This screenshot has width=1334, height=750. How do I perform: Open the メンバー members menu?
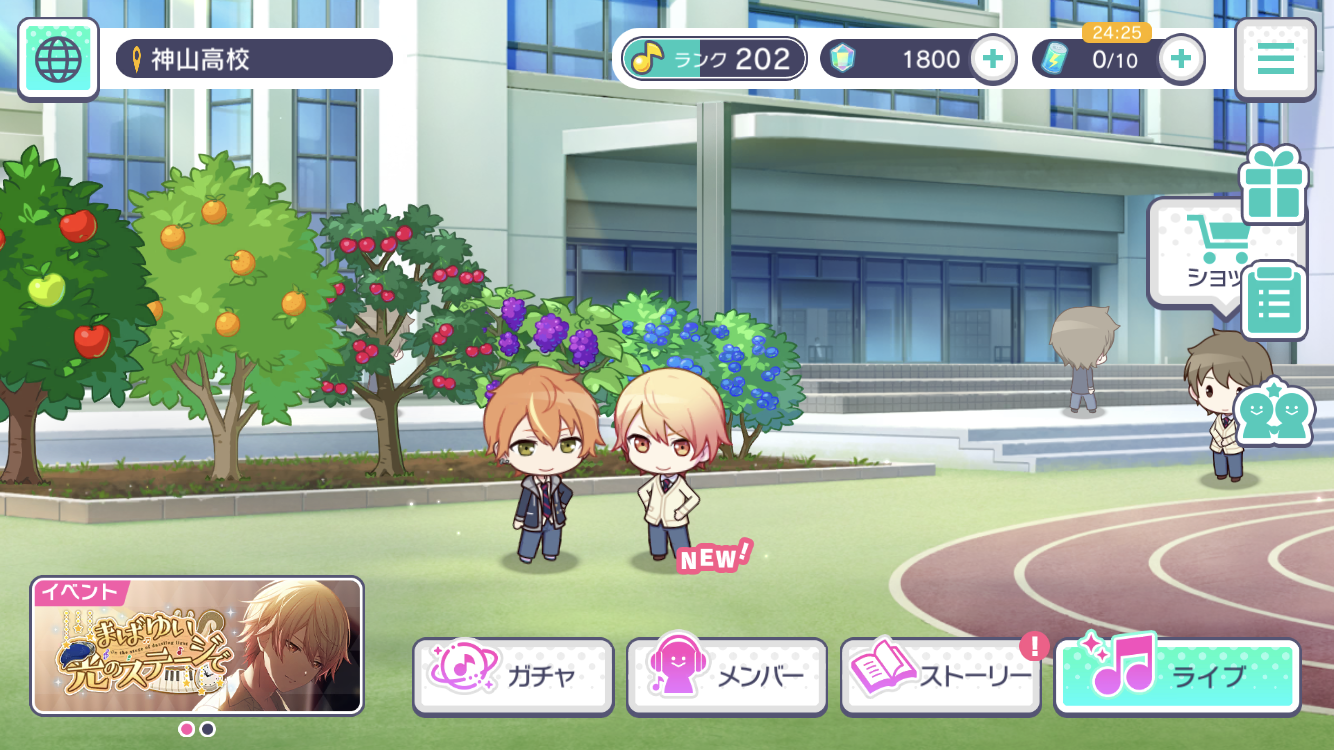tap(727, 676)
